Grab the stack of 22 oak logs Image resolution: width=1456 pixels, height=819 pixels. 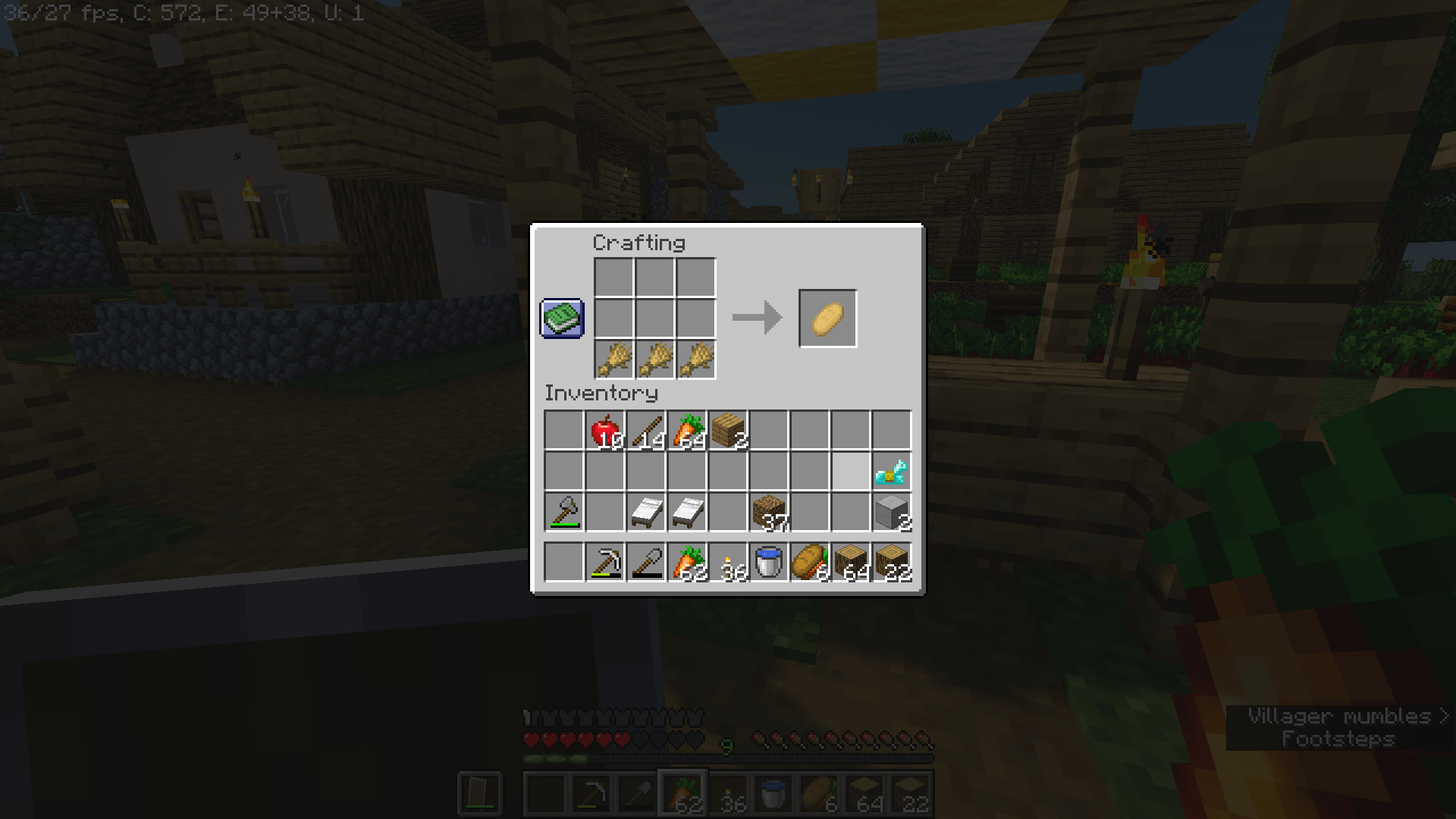[x=892, y=561]
